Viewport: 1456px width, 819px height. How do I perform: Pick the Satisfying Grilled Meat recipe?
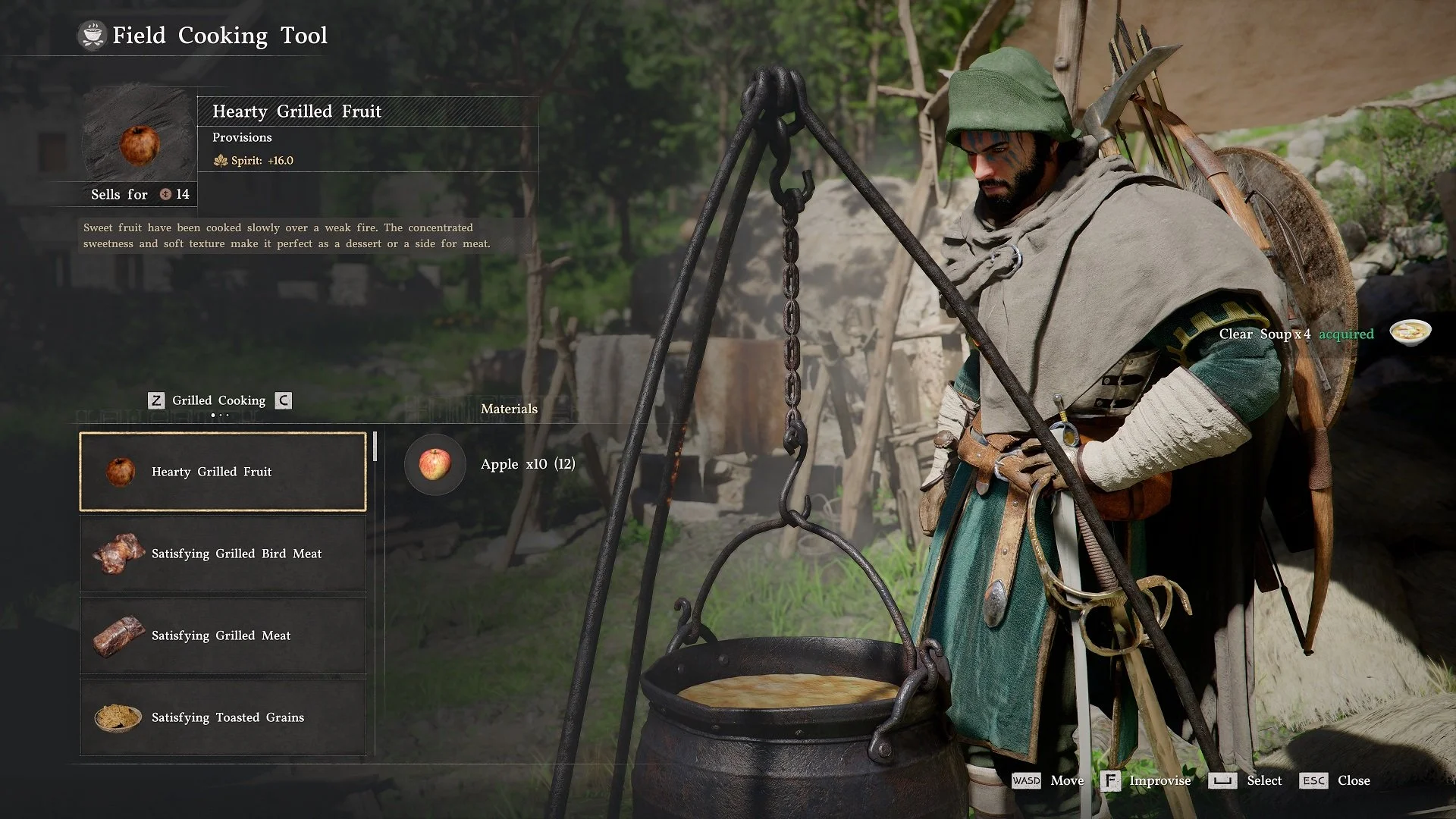pyautogui.click(x=223, y=635)
